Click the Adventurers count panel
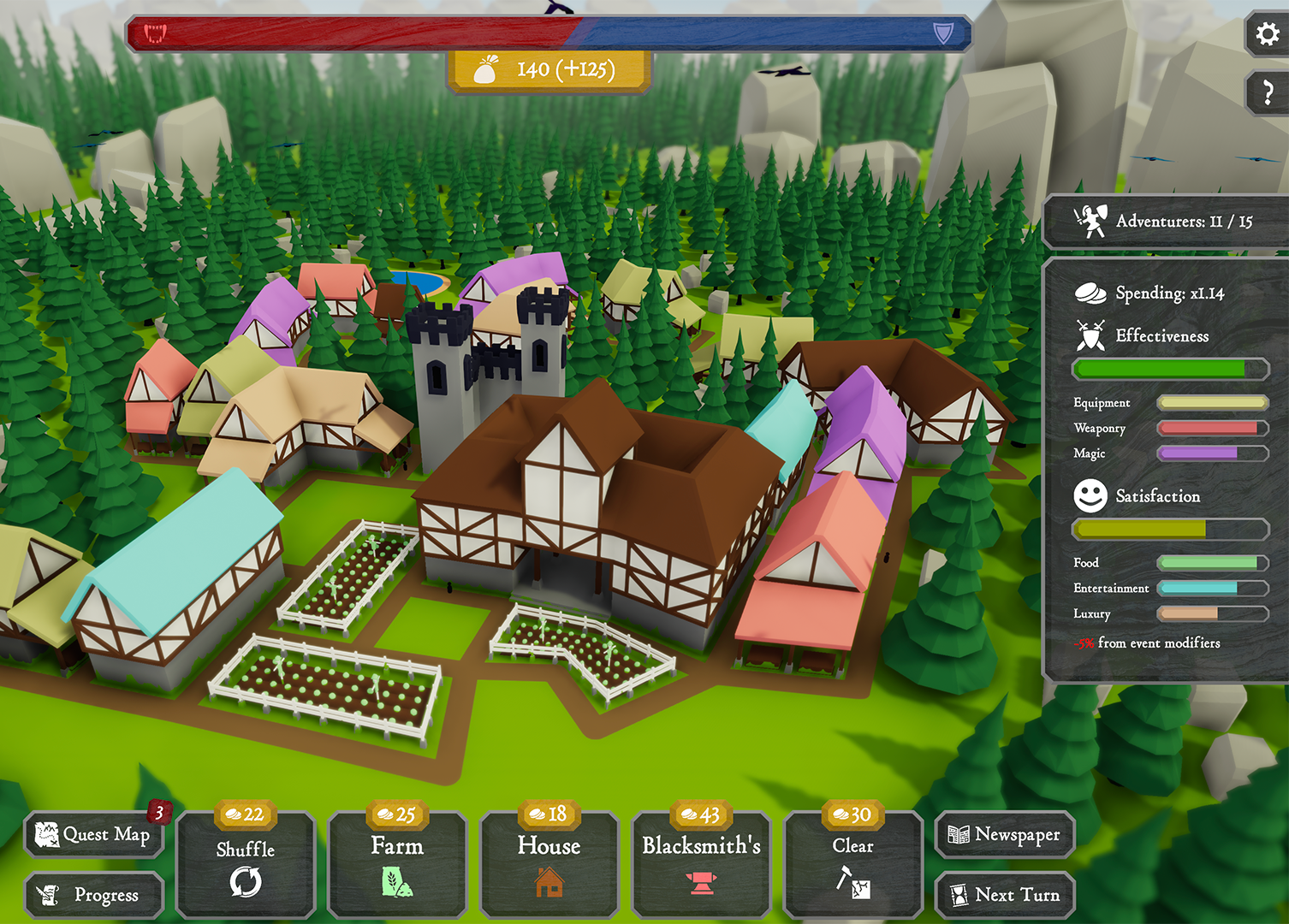Viewport: 1289px width, 924px height. [1166, 222]
